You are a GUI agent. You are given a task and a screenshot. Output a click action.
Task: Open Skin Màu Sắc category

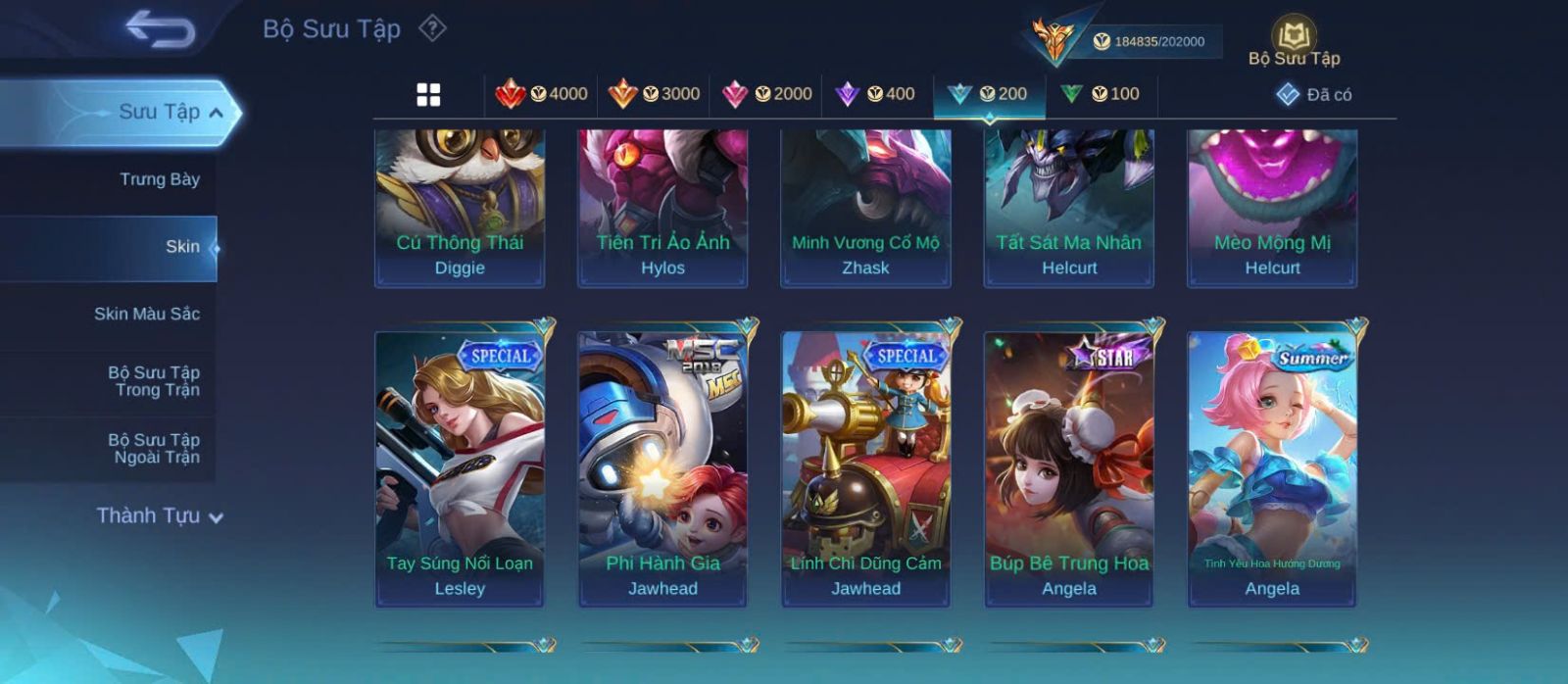(147, 314)
